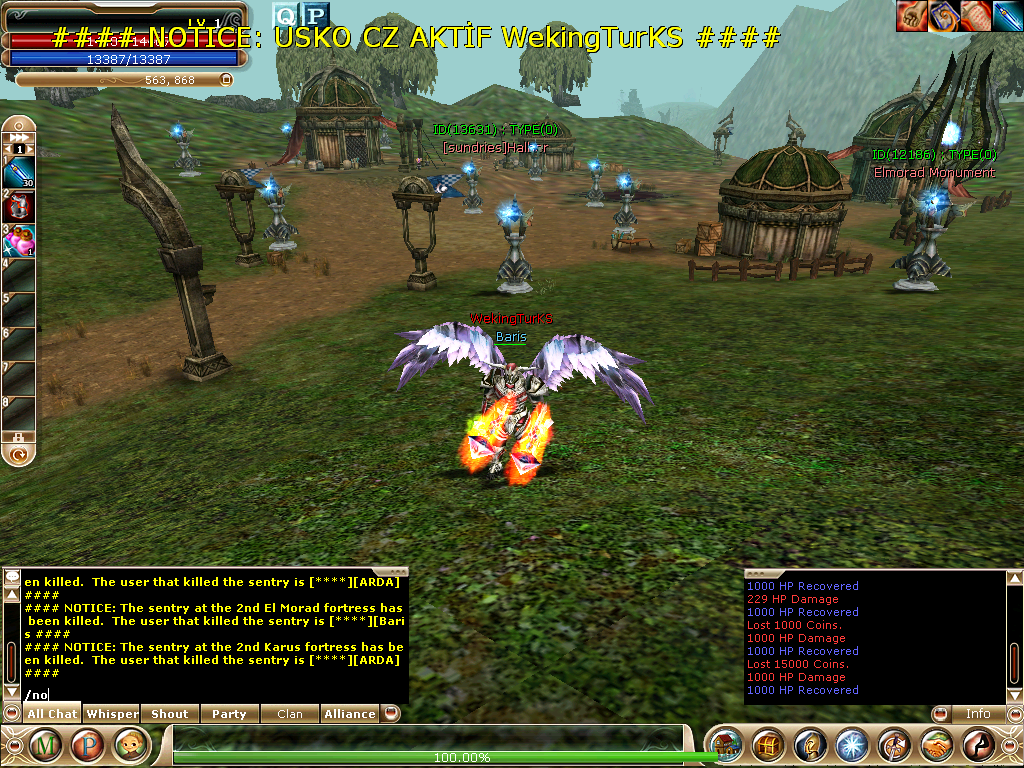Use the pink potion in hotbar slot 3

point(20,241)
